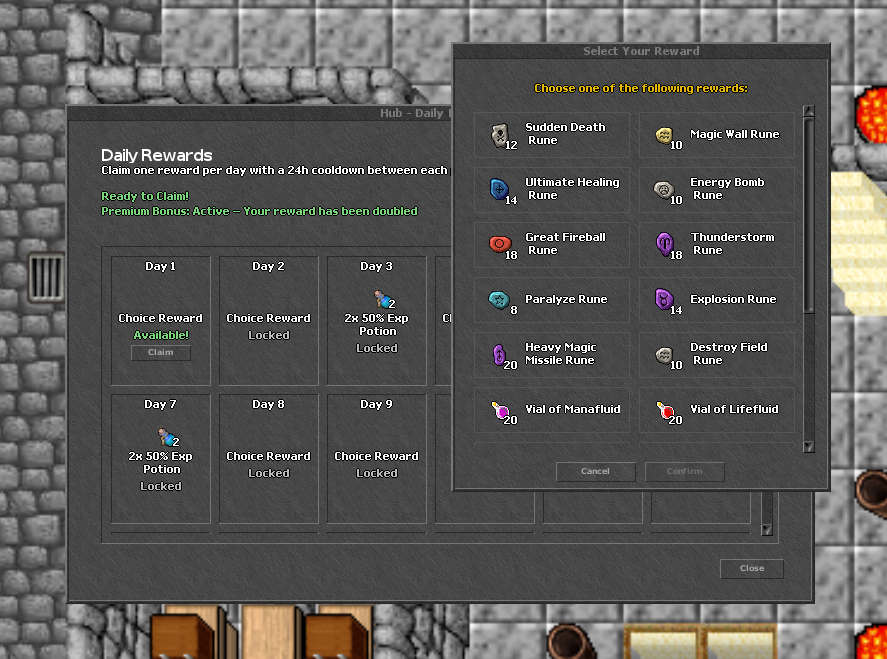Pick the Ultimate Healing Rune reward
887x659 pixels.
(552, 189)
